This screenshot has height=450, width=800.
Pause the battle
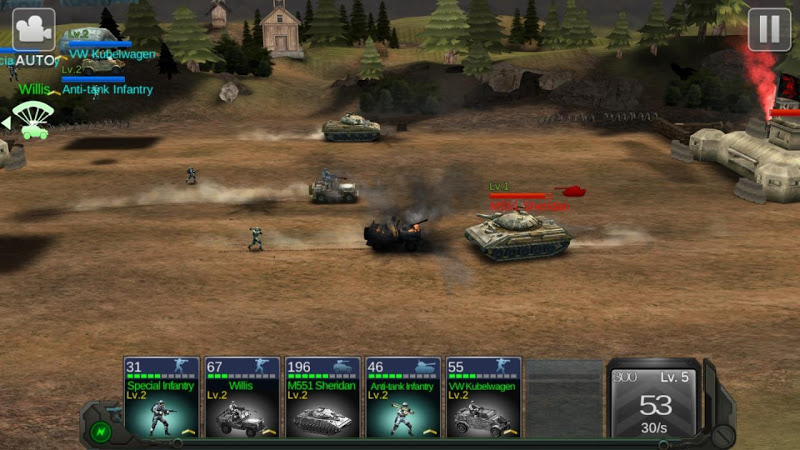769,29
